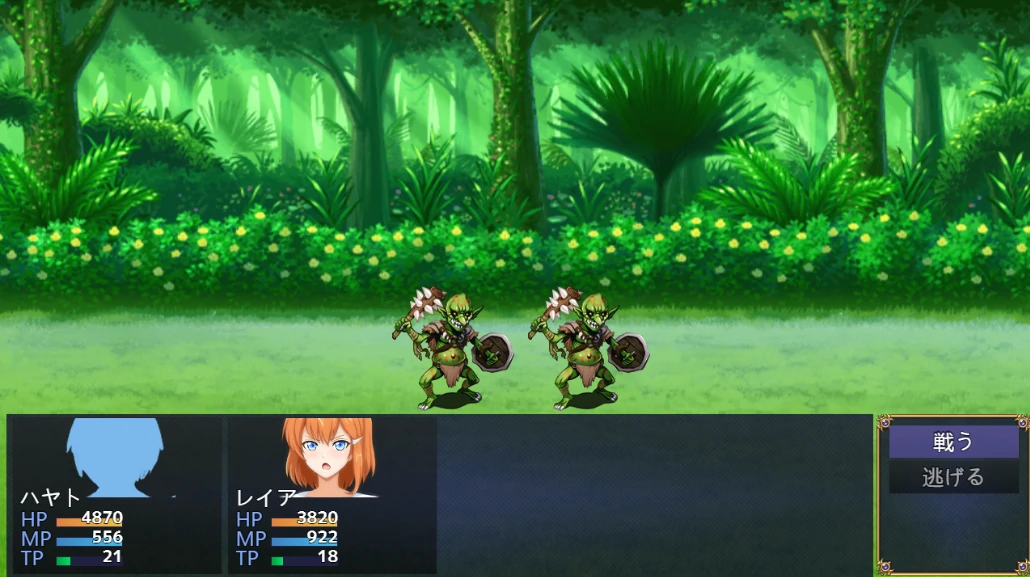This screenshot has height=577, width=1030.
Task: Select ハヤト's party status panel
Action: point(115,494)
